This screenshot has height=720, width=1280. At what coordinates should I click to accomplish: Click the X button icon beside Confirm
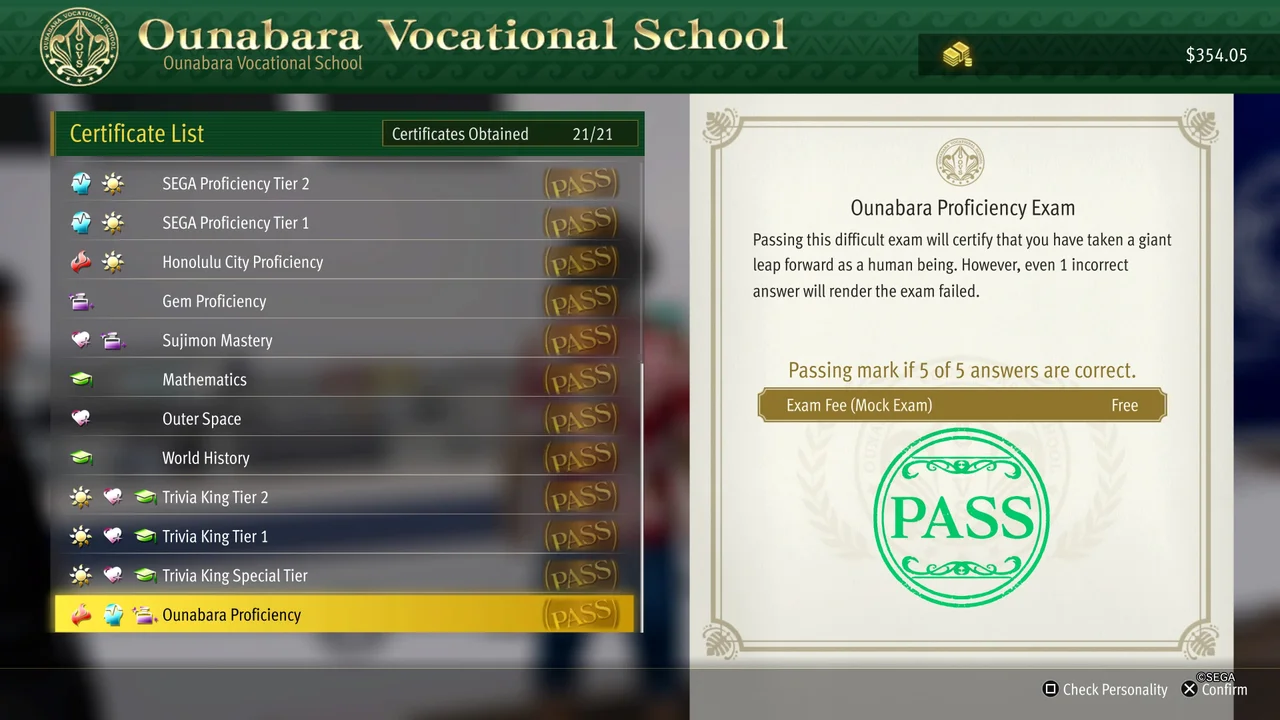[1189, 689]
